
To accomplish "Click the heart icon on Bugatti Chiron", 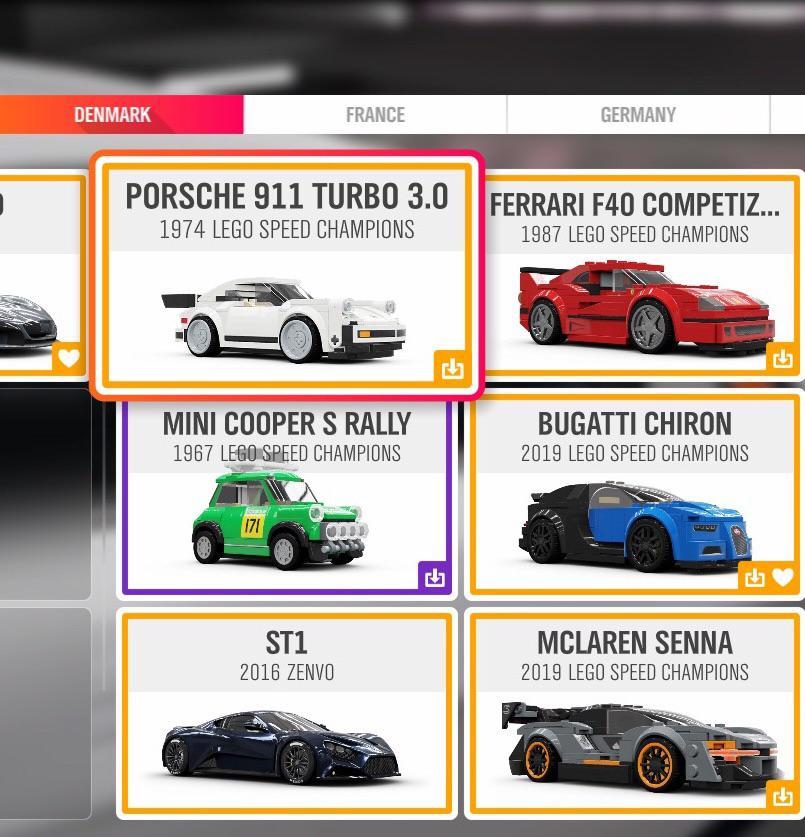I will [783, 577].
